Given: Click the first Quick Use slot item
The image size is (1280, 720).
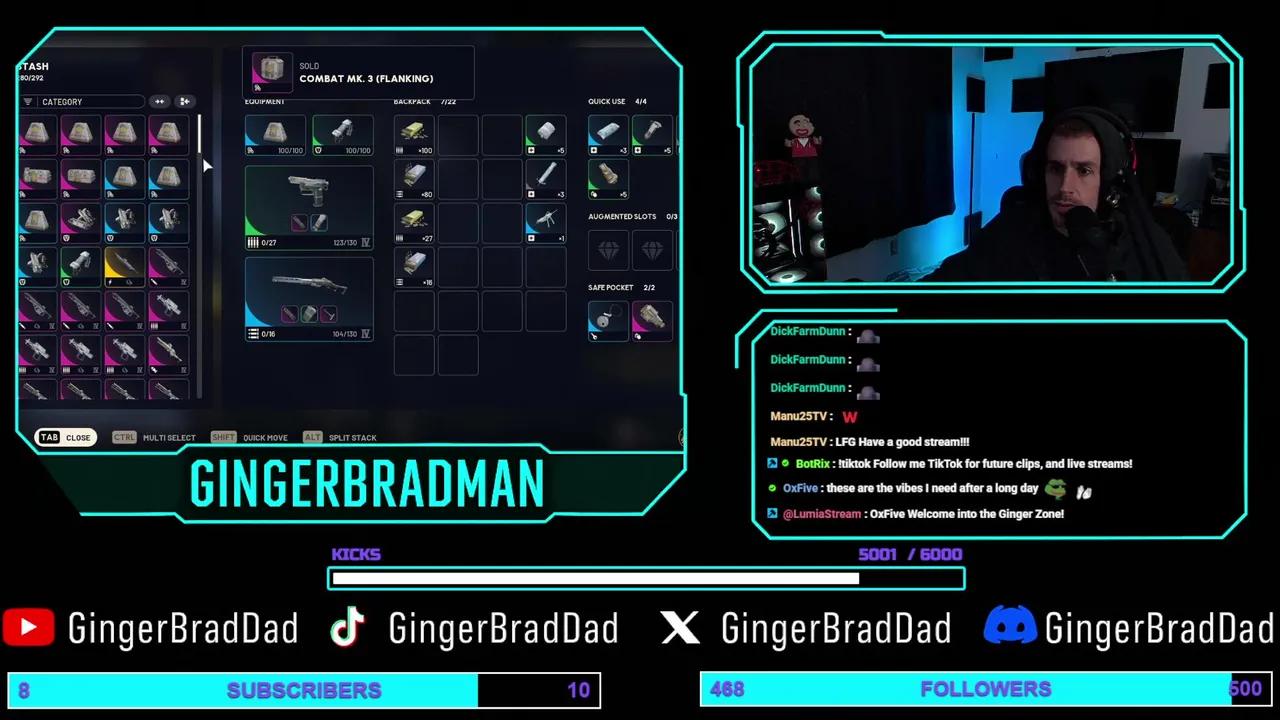Looking at the screenshot, I should coord(608,133).
